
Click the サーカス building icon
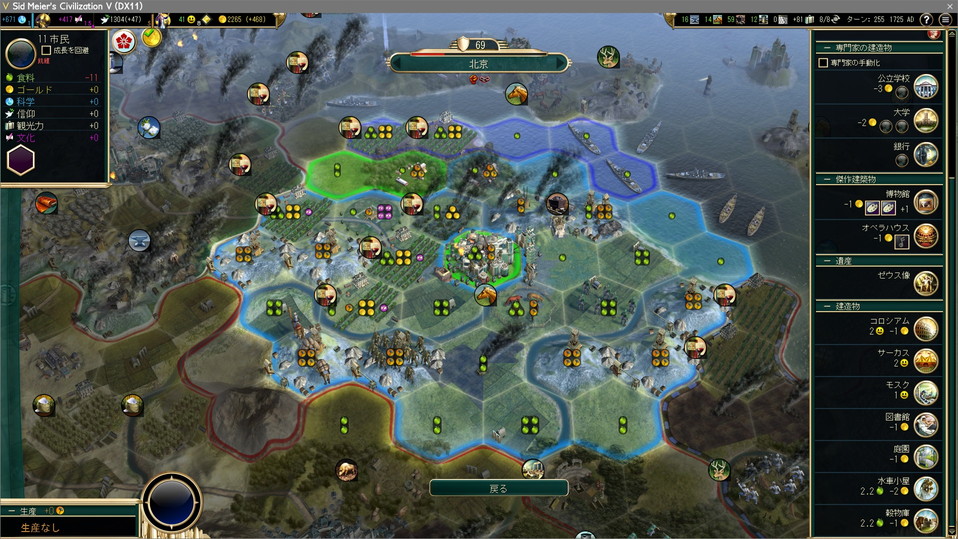click(926, 361)
